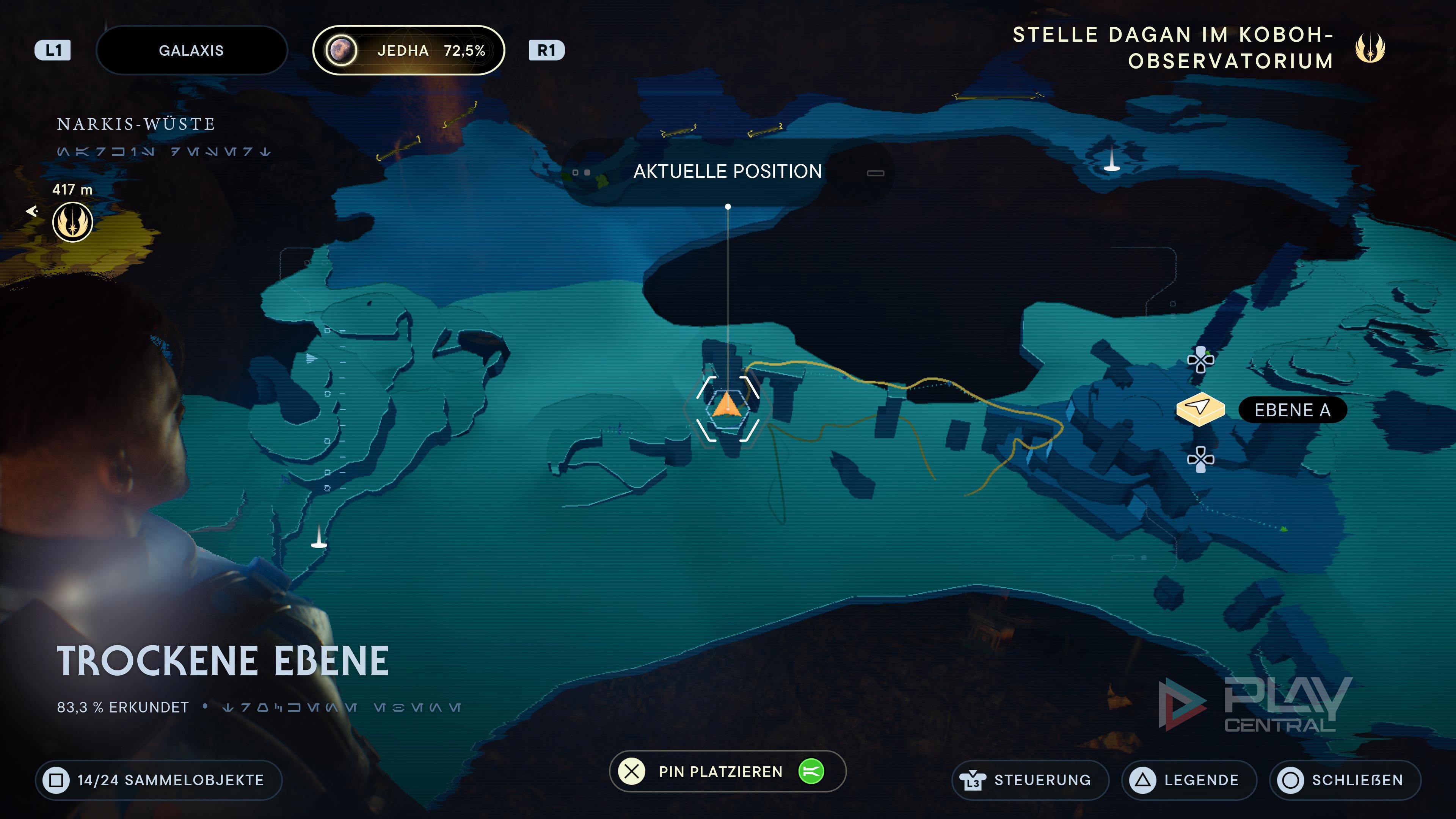The height and width of the screenshot is (819, 1456).
Task: Close the map with Schließen
Action: coord(1345,780)
